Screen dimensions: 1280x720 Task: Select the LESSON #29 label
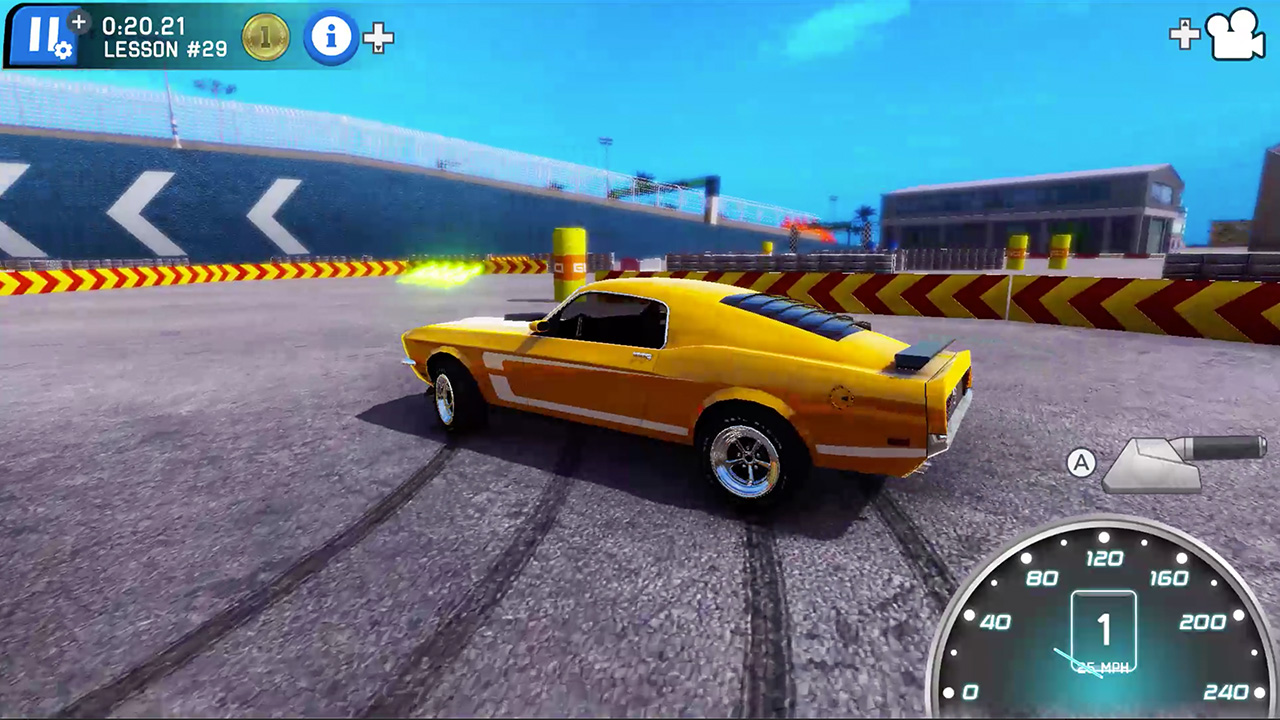(165, 51)
